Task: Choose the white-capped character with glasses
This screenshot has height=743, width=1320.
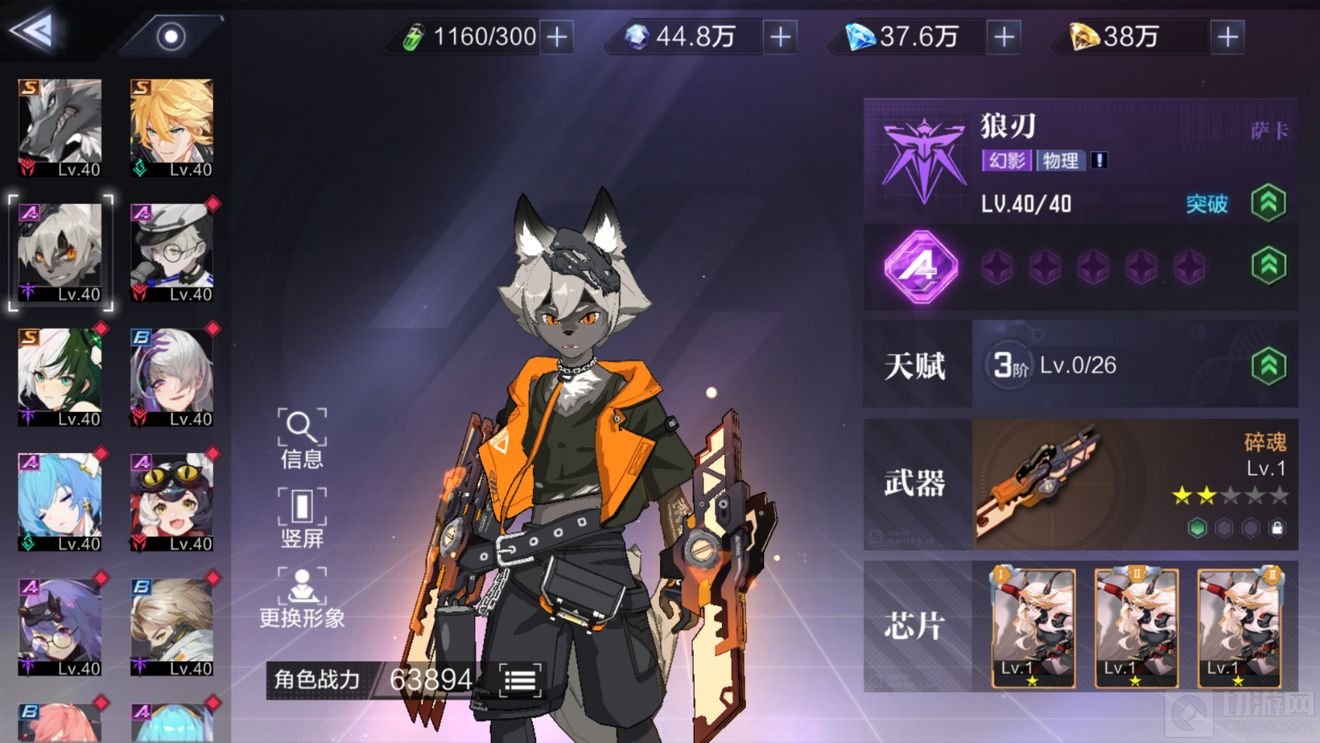Action: 172,253
